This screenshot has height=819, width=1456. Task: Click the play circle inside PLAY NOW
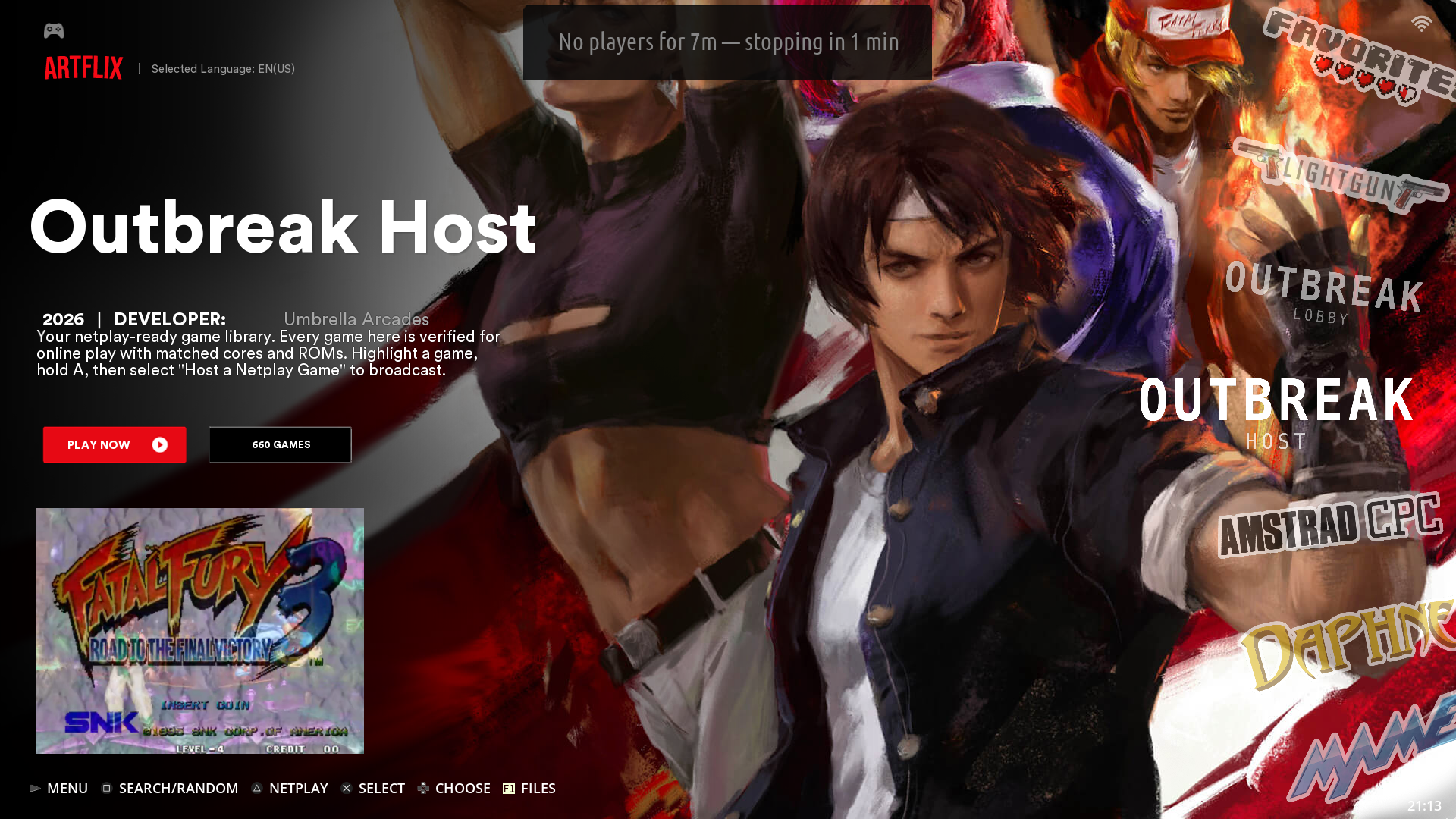pos(159,444)
